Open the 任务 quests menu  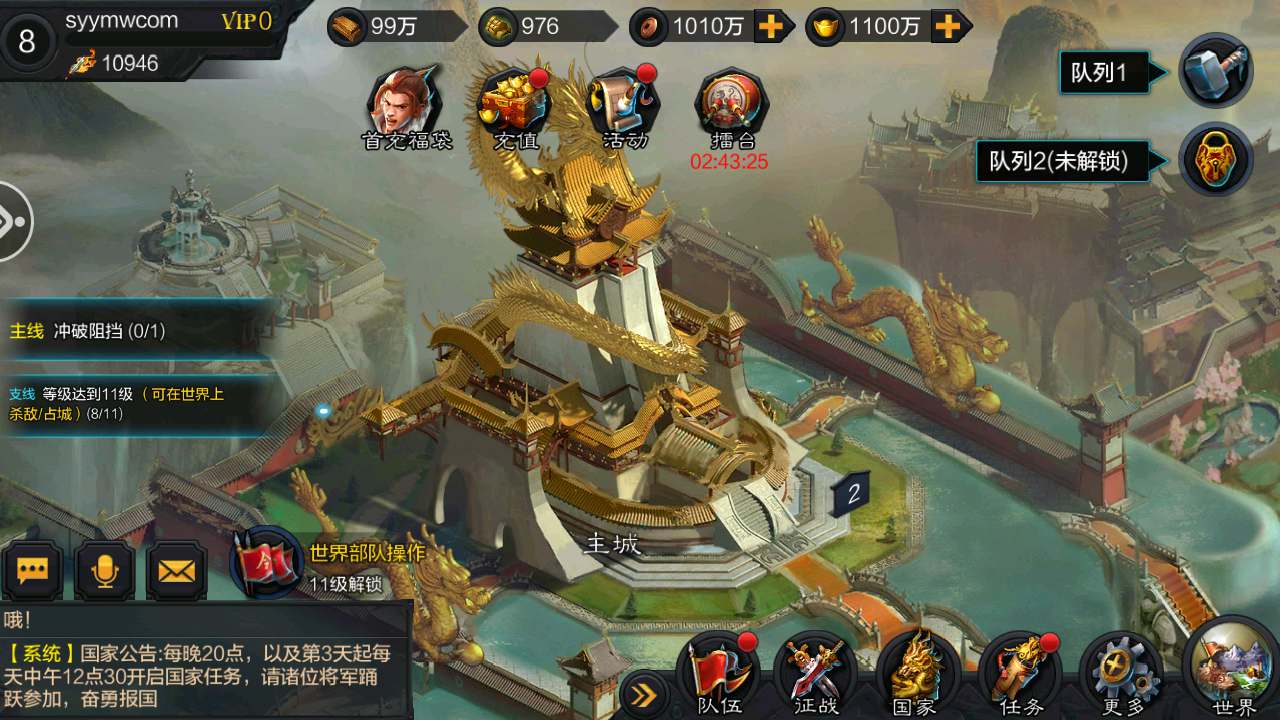[x=1018, y=673]
